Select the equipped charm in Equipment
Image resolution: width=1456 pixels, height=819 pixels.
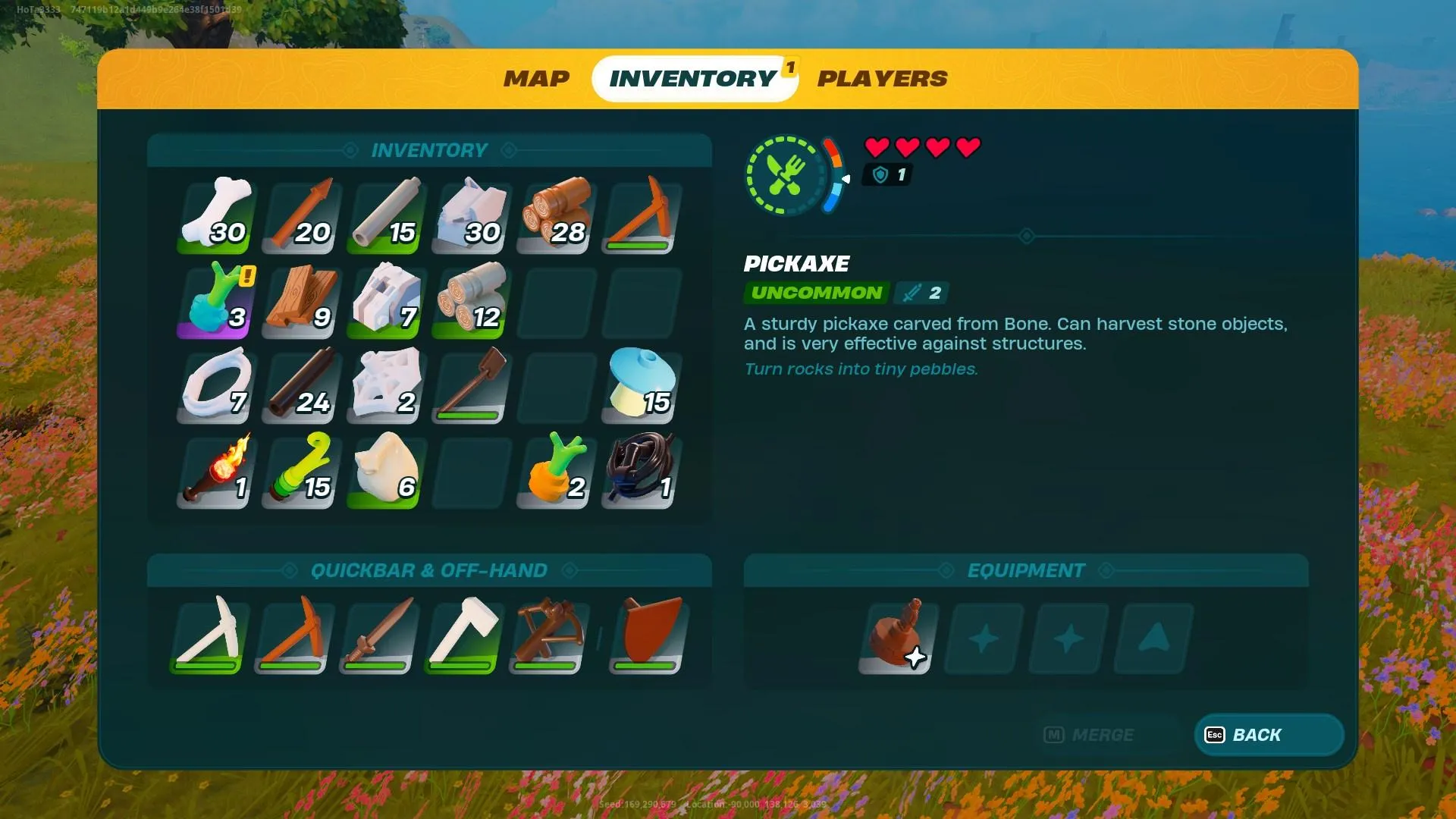coord(898,637)
